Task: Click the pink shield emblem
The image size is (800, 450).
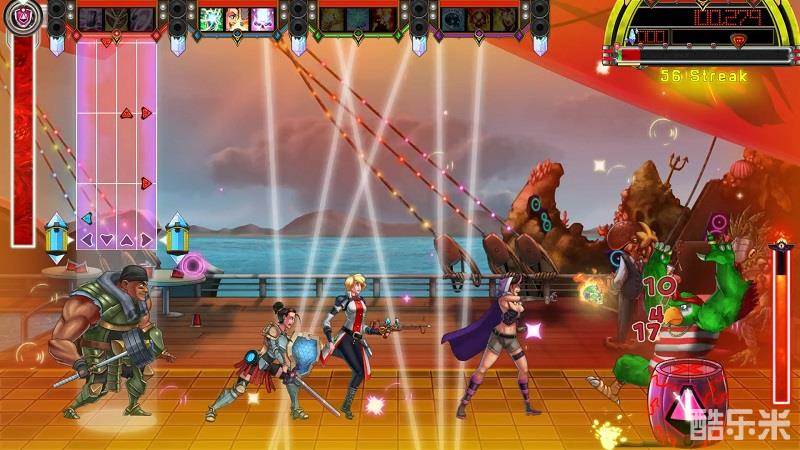Action: tap(22, 13)
